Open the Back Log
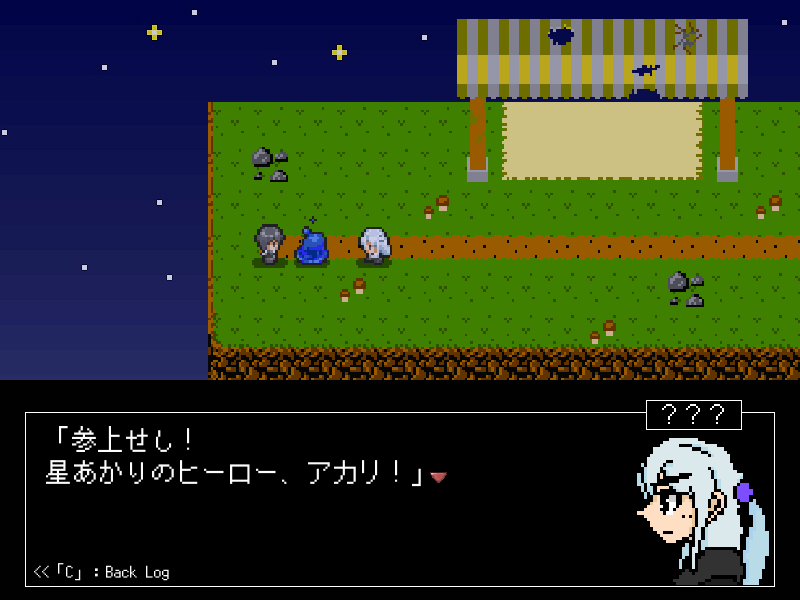The image size is (800, 600). (102, 572)
